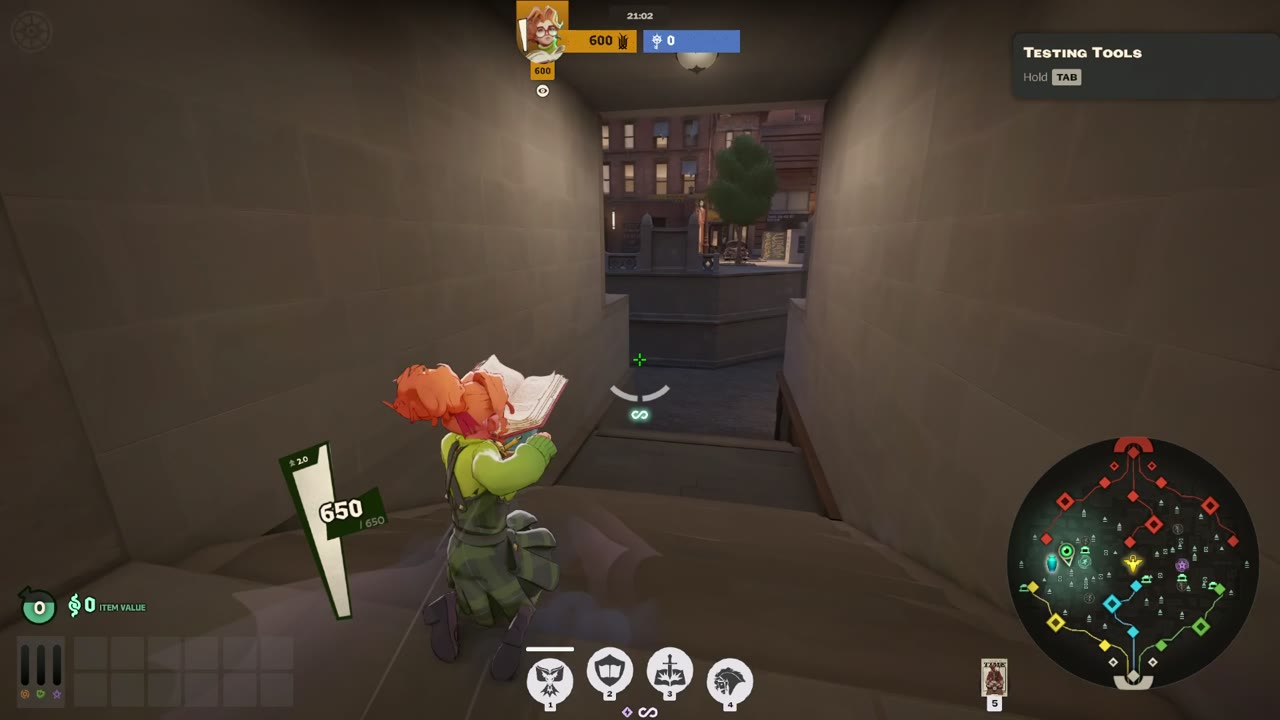
Task: Toggle the eye icon below the portrait
Action: 543,91
